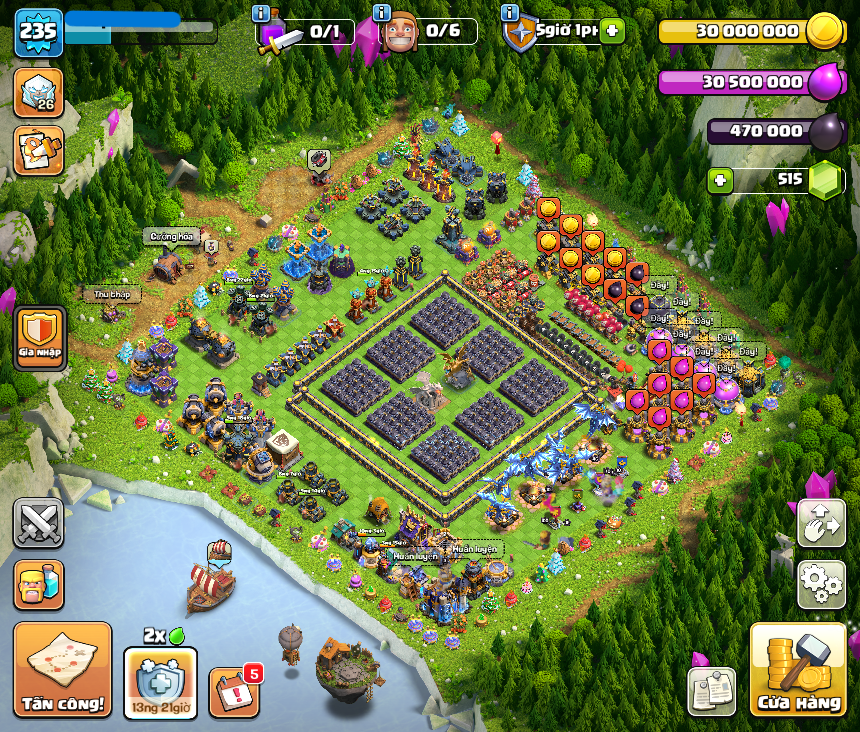This screenshot has width=860, height=732.
Task: Open the pinned notes icon
Action: [x=711, y=692]
